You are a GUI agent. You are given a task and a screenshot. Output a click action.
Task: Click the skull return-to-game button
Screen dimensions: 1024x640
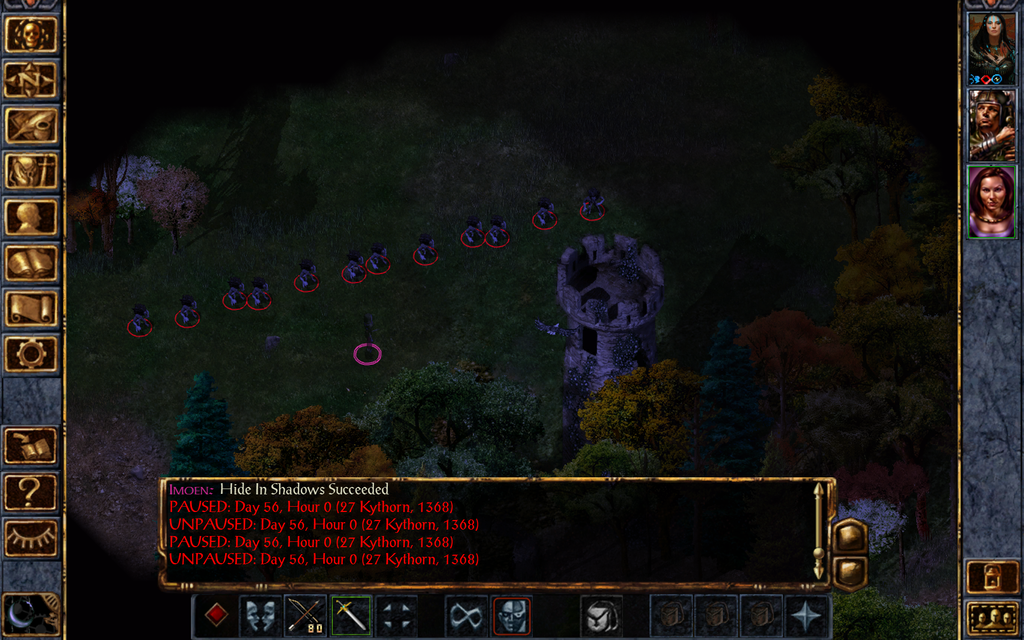point(31,34)
